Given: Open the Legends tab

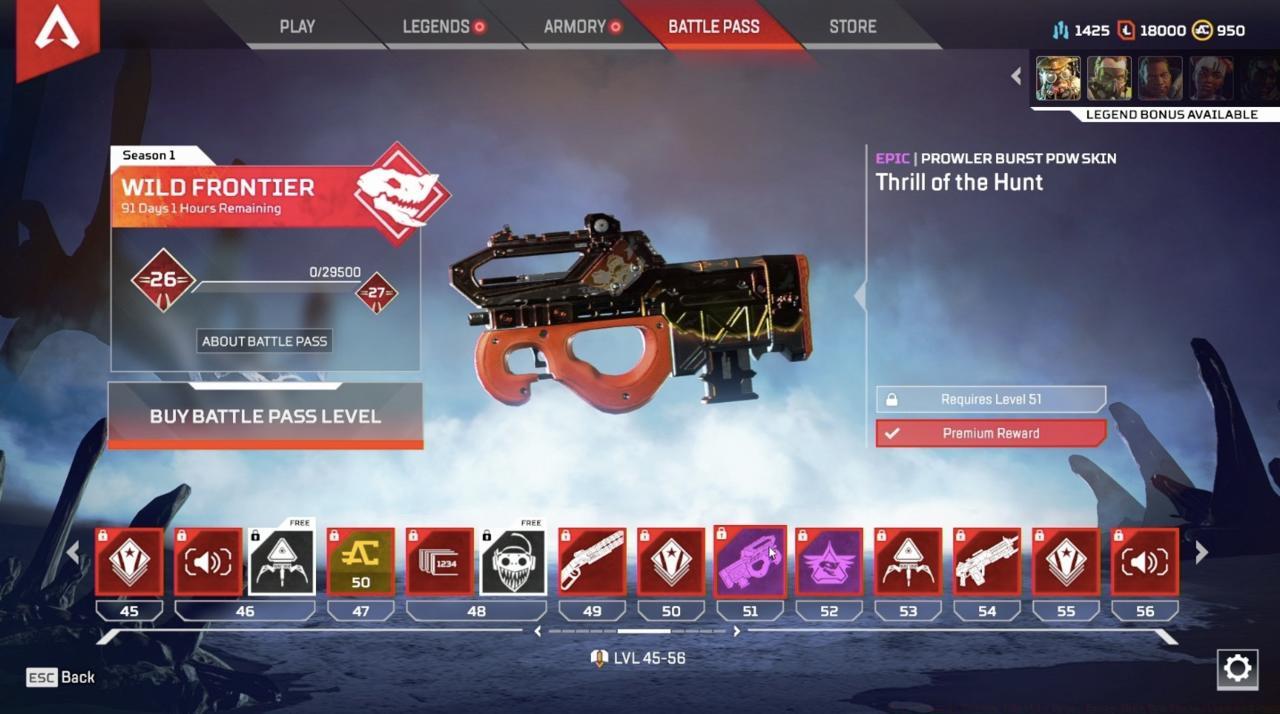Looking at the screenshot, I should click(436, 27).
